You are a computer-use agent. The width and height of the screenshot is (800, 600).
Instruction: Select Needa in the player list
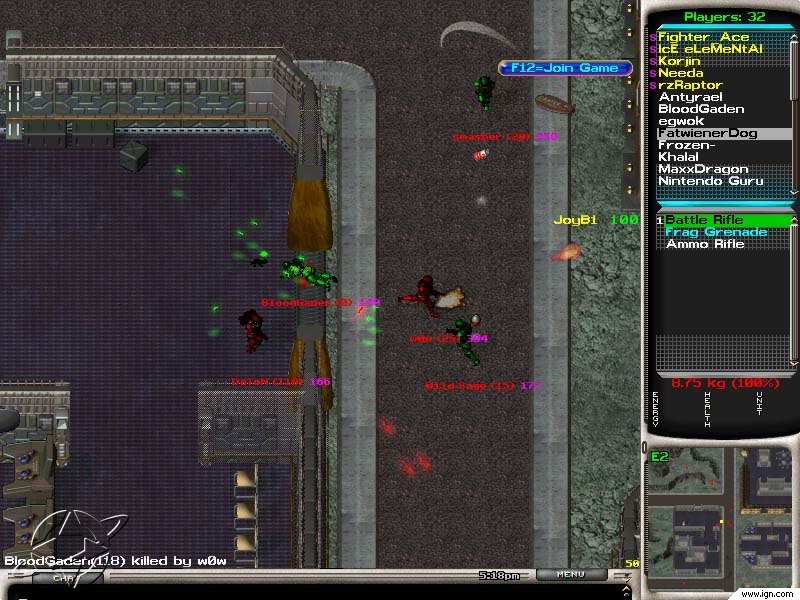click(680, 73)
